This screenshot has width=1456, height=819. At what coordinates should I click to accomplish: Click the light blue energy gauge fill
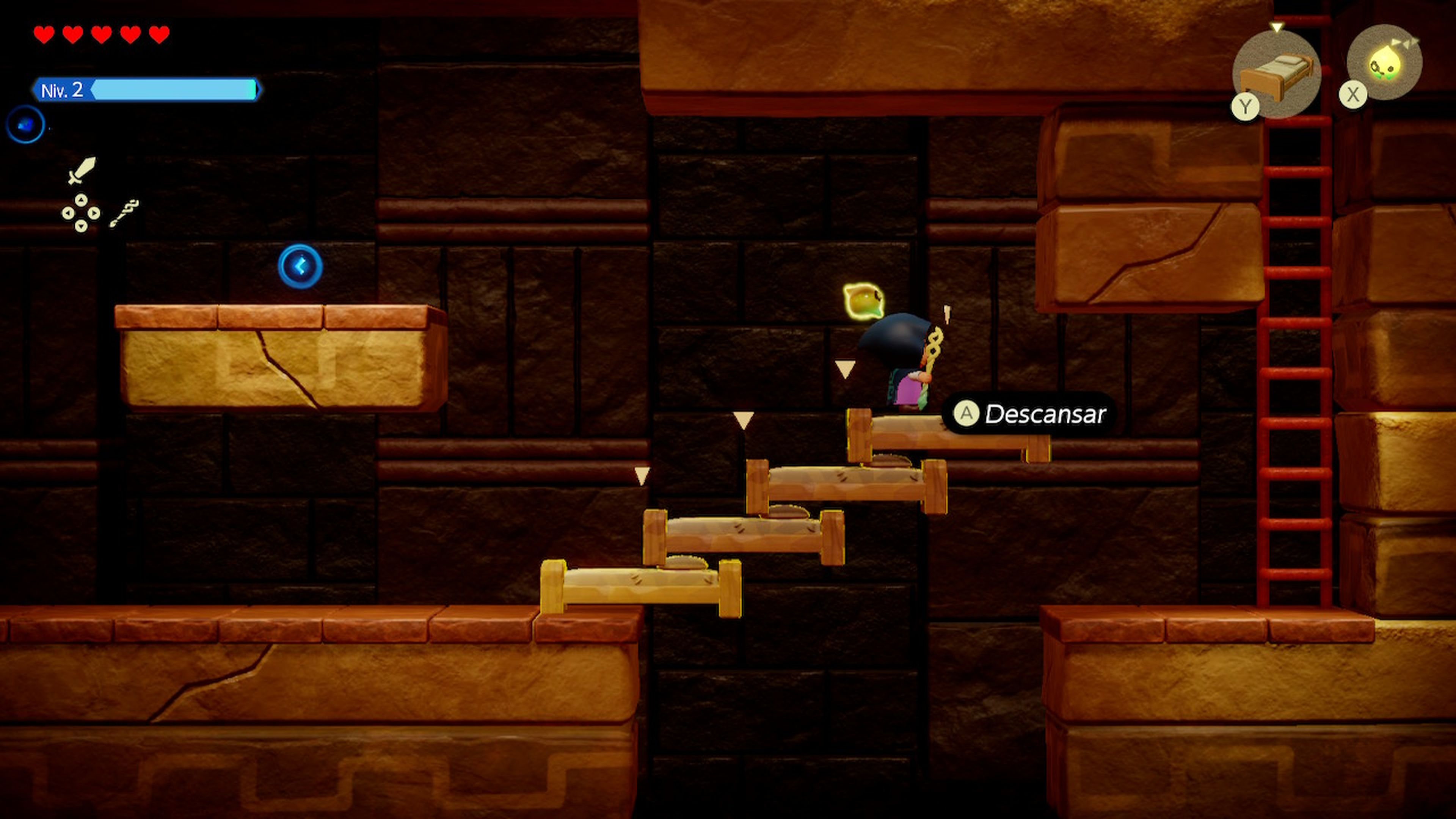(169, 91)
